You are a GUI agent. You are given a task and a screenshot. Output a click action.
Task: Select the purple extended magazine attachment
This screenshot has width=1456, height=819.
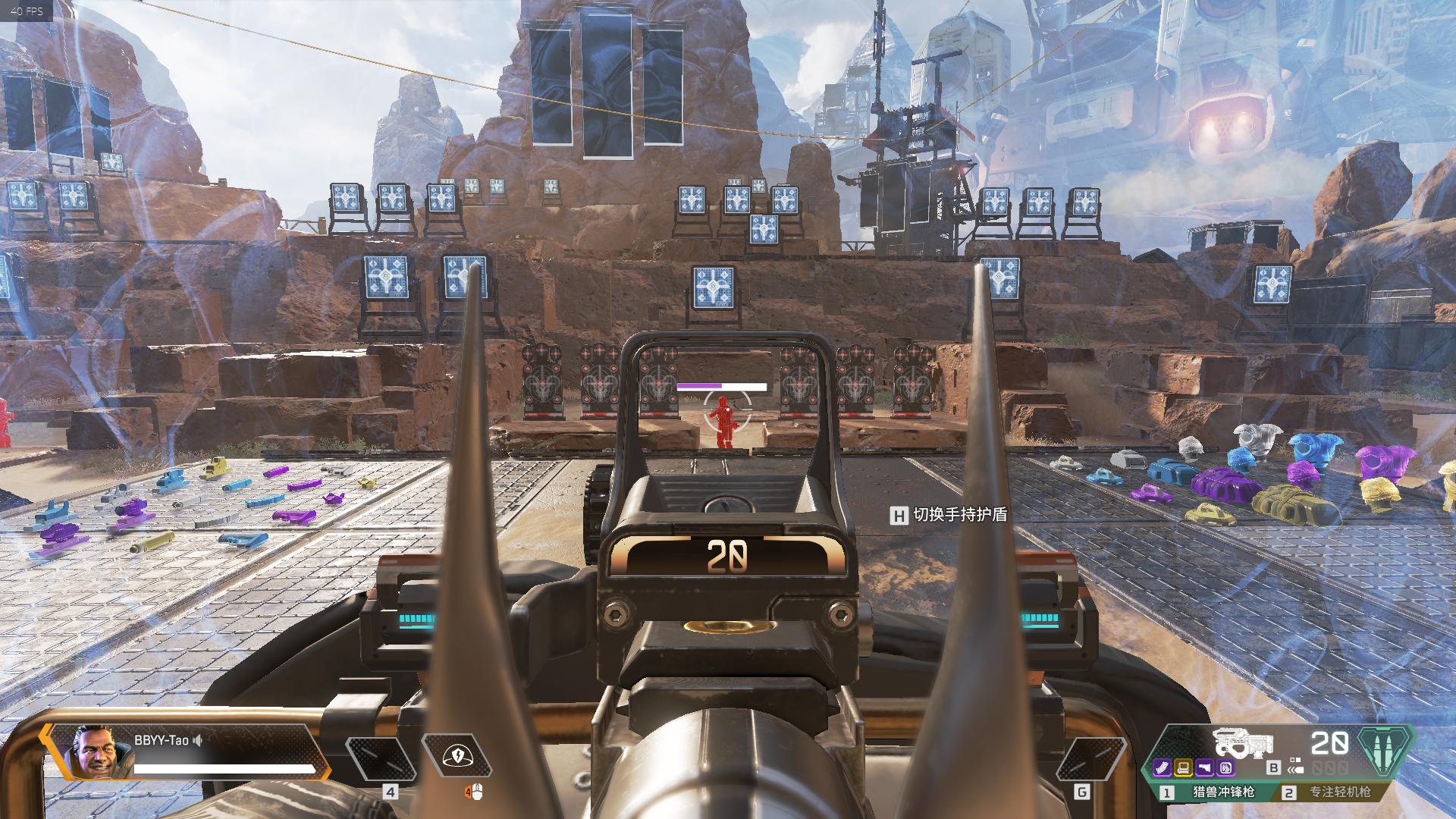1162,768
